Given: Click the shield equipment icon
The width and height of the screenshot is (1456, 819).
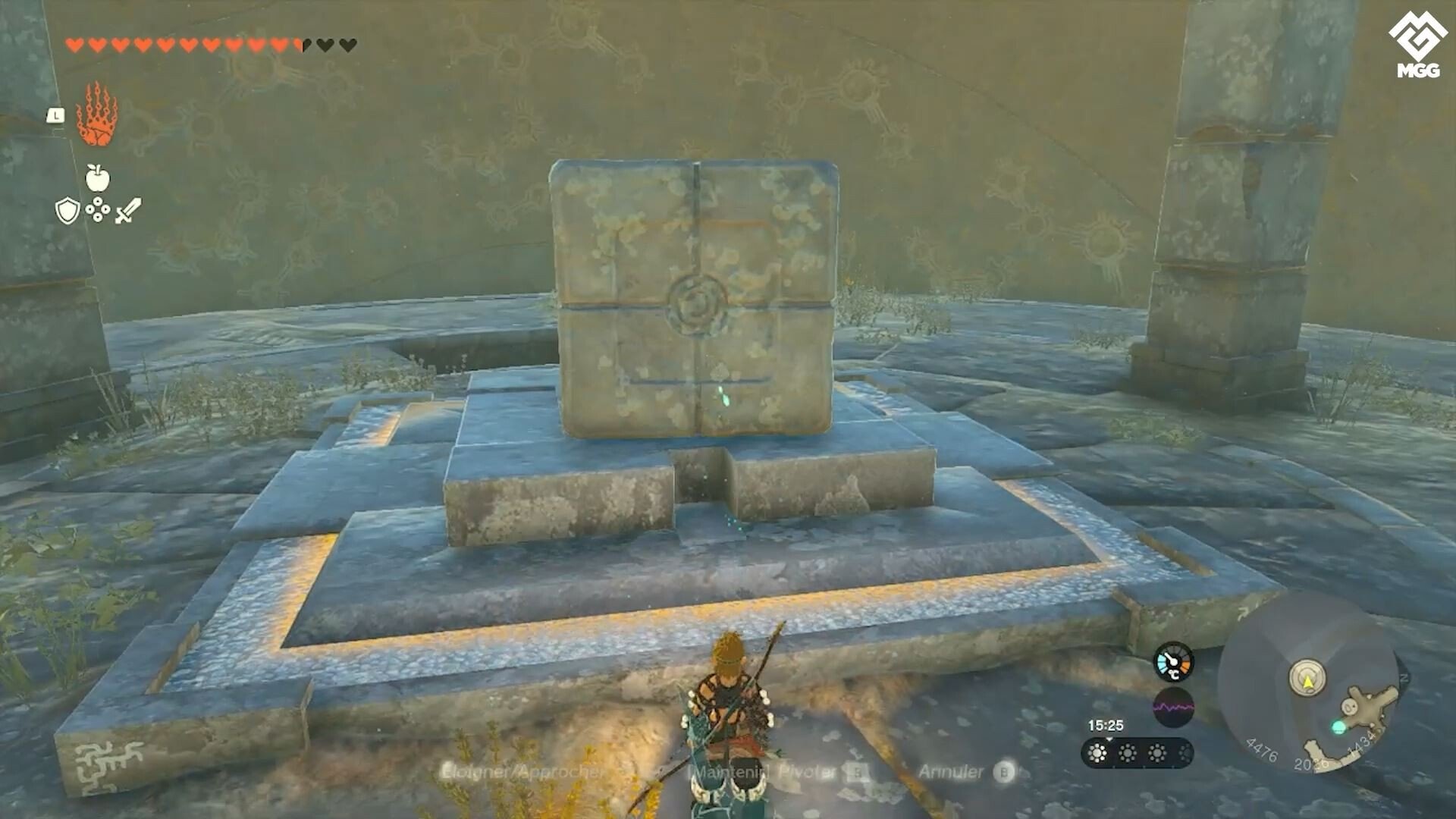Looking at the screenshot, I should 67,210.
